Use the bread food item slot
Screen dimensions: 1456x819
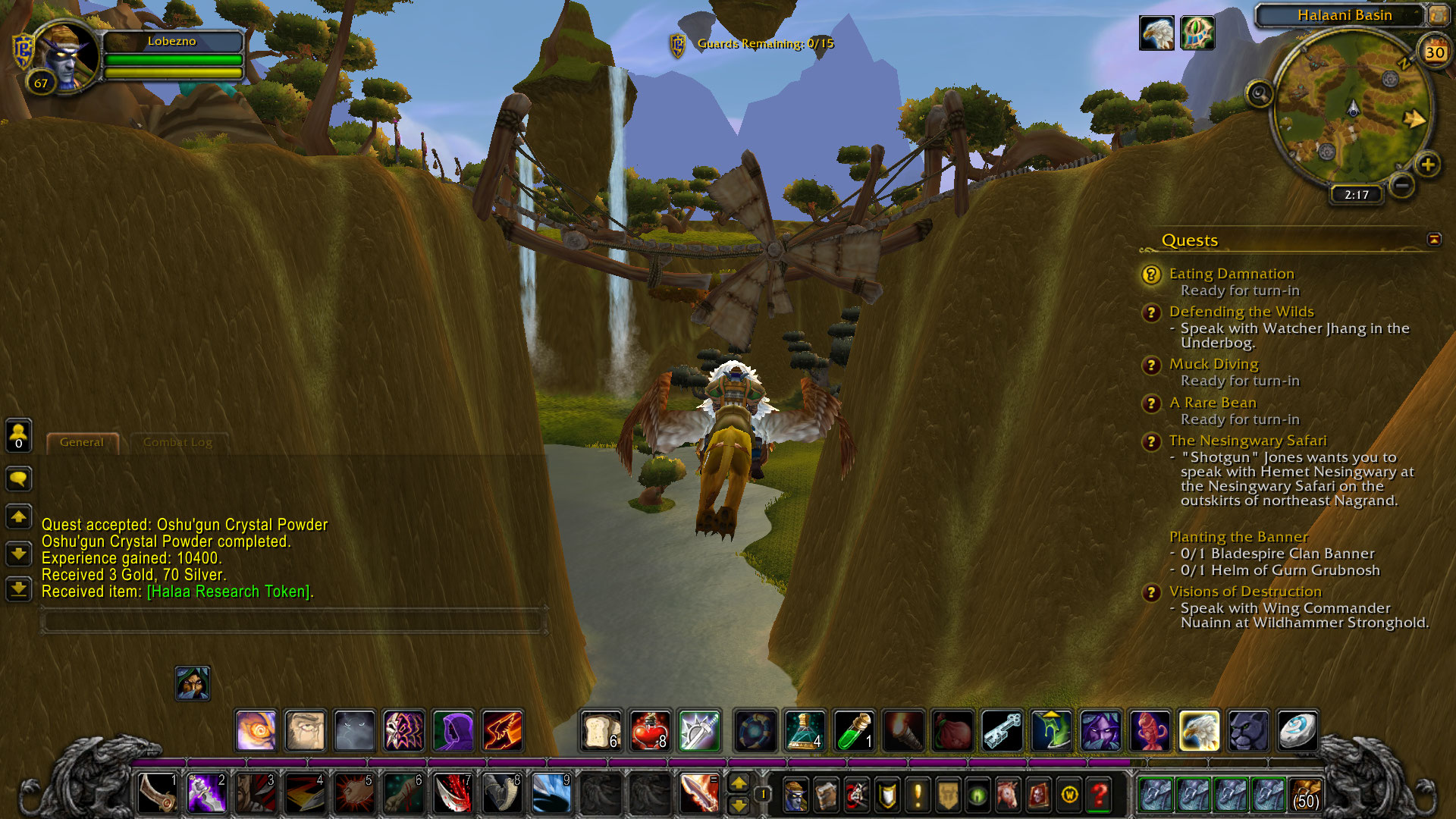click(x=601, y=730)
